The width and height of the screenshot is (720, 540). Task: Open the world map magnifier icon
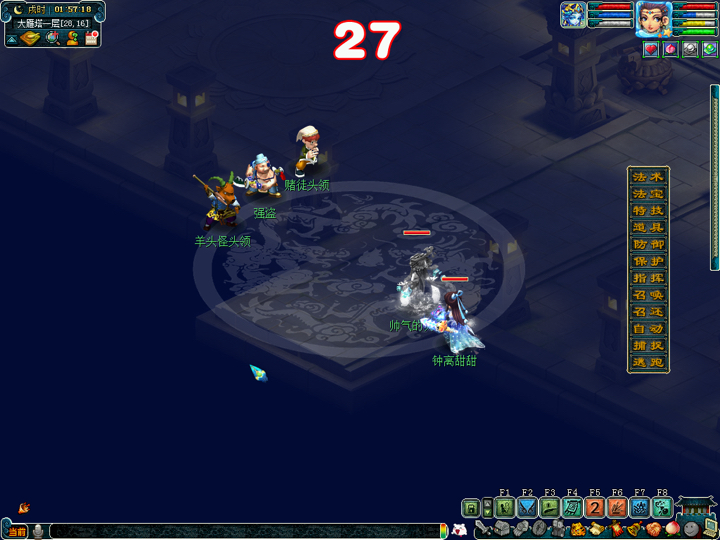(52, 38)
